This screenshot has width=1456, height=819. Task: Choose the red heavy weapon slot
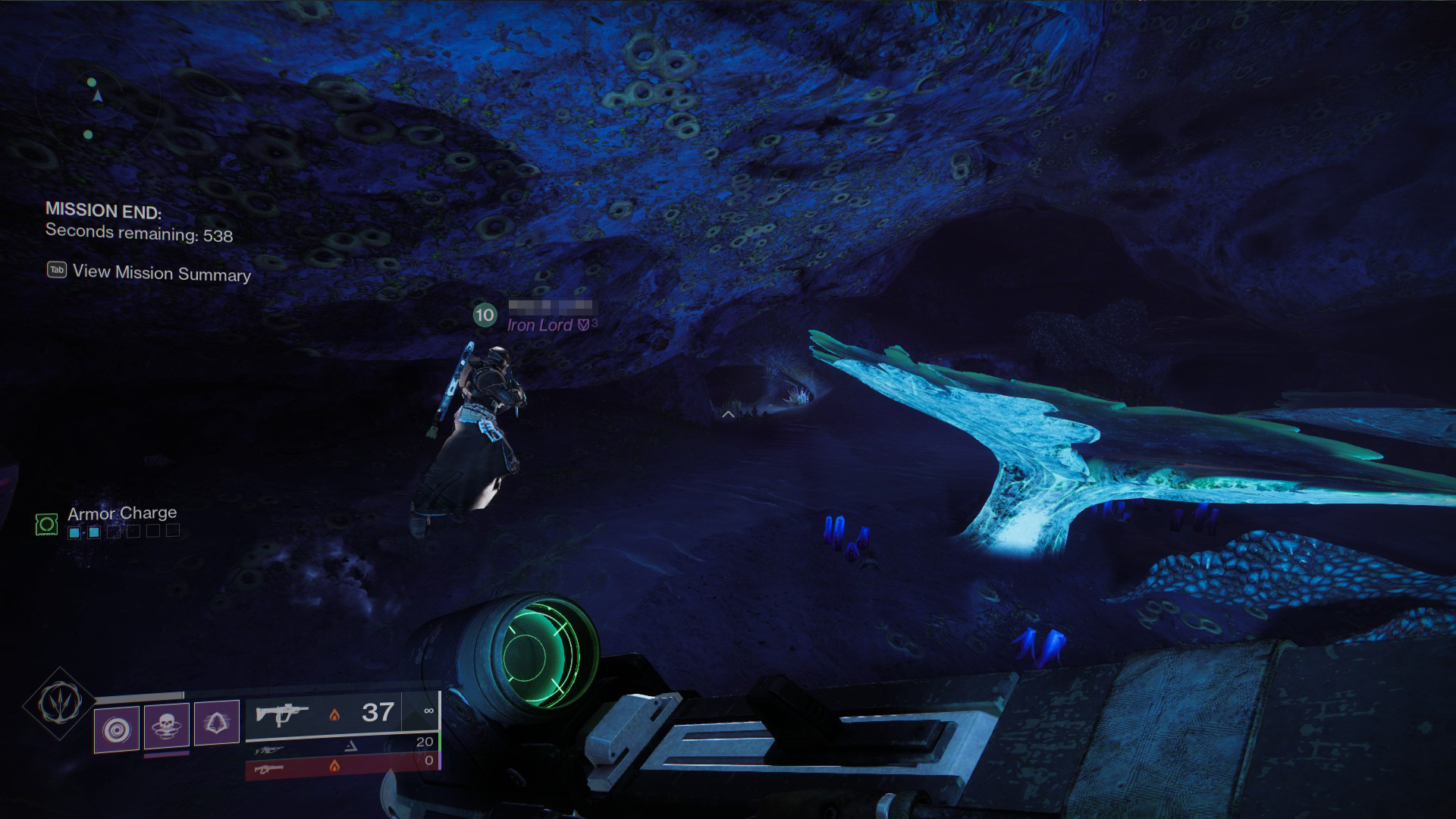tap(341, 766)
